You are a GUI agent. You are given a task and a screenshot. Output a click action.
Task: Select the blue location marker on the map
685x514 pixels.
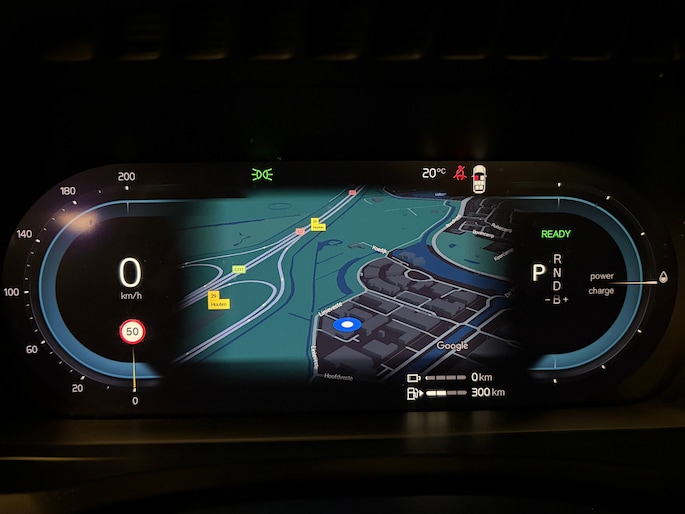(x=348, y=325)
